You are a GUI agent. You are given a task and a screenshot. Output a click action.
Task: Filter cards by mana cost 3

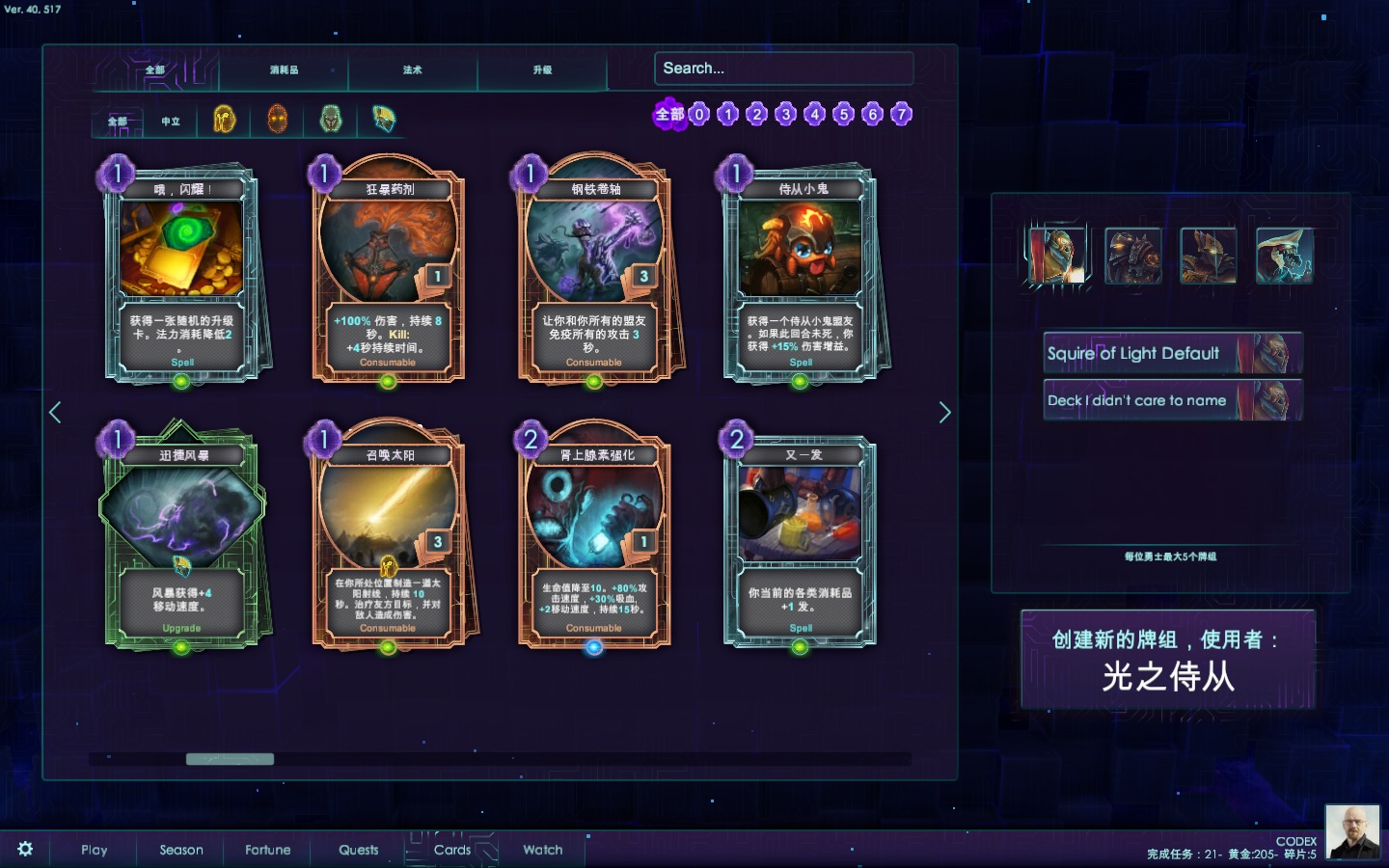[786, 115]
